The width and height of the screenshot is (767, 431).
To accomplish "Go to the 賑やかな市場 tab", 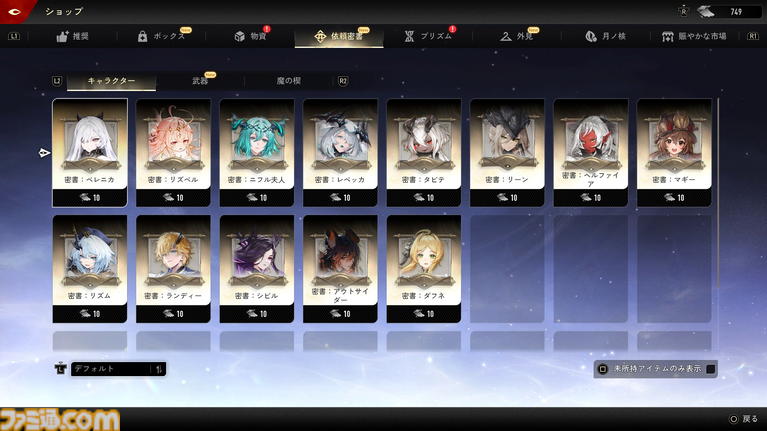I will tap(702, 36).
